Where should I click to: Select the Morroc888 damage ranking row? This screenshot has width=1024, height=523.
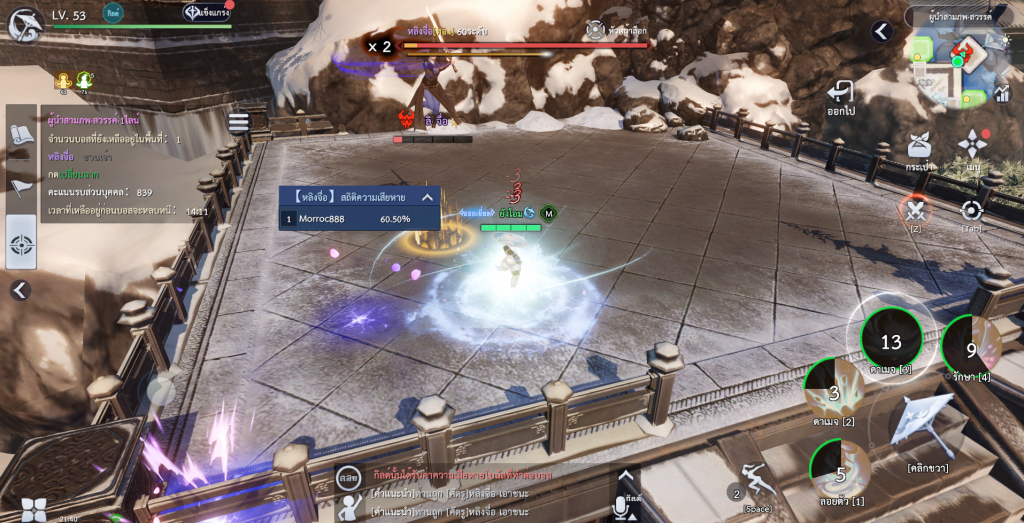point(360,219)
